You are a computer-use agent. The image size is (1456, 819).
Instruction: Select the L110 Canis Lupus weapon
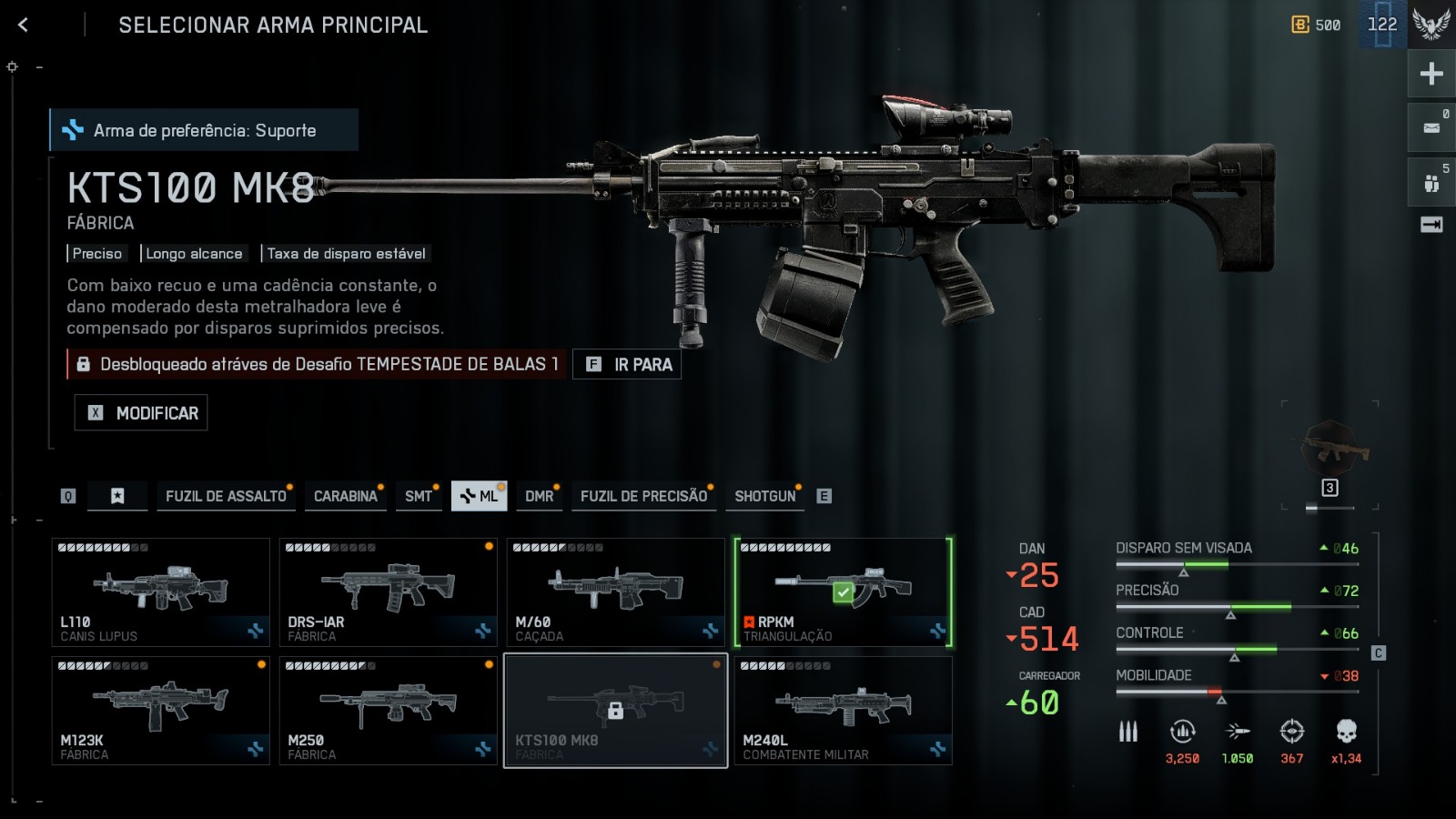coord(160,592)
